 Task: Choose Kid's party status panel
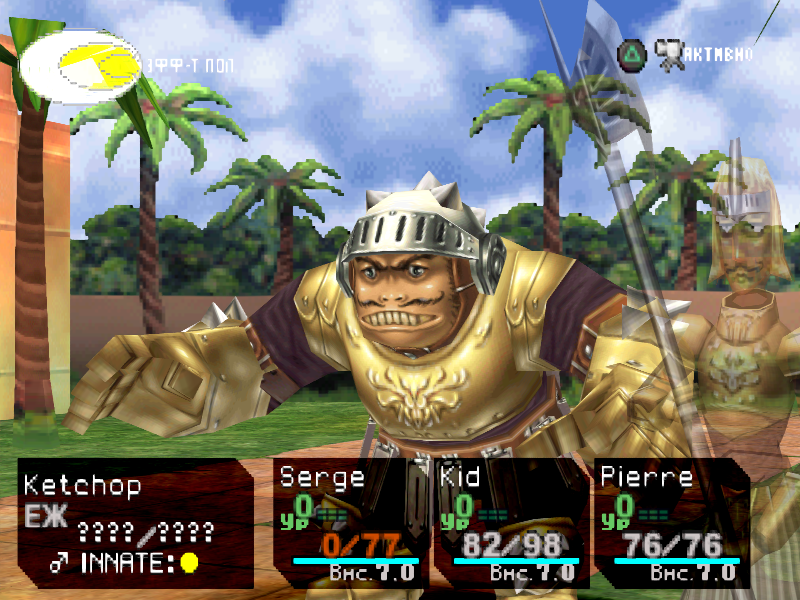[511, 522]
